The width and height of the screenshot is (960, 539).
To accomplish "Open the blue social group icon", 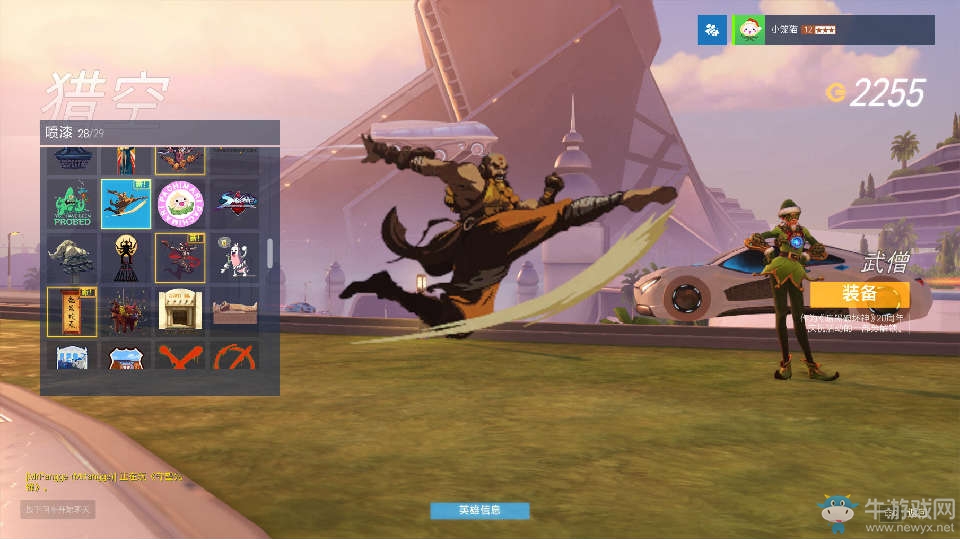I will pyautogui.click(x=711, y=31).
